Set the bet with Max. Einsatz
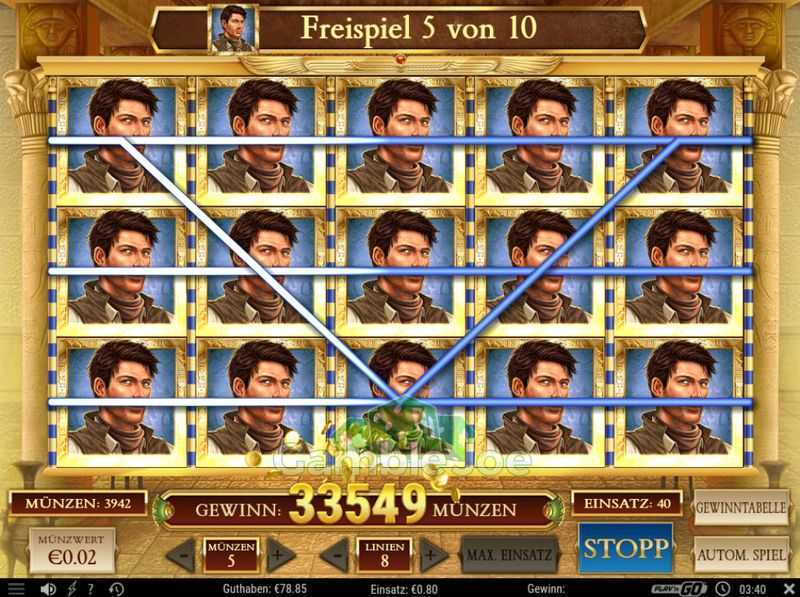Viewport: 800px width, 597px height. (x=509, y=553)
